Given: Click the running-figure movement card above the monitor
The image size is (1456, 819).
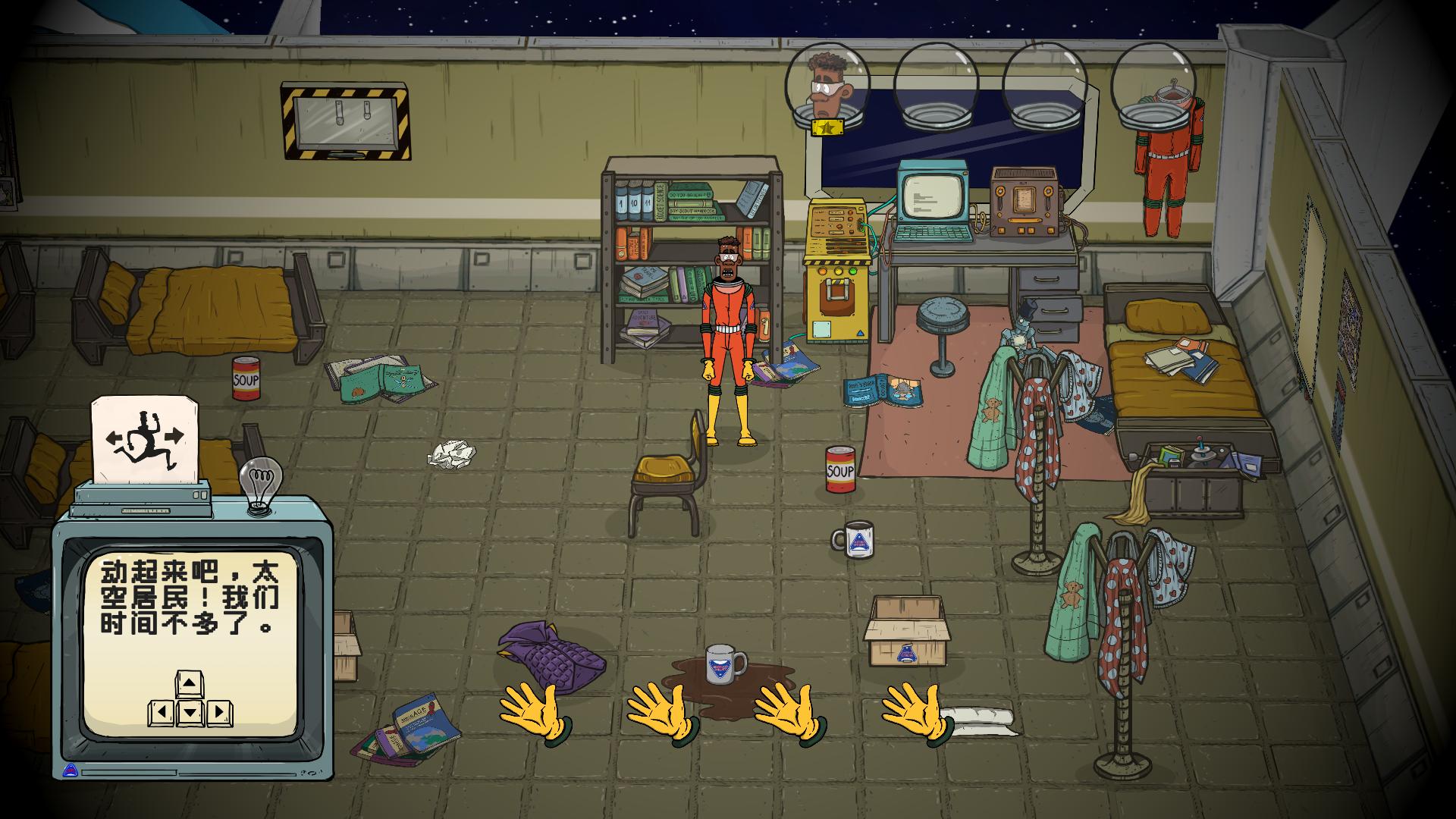Looking at the screenshot, I should tap(145, 440).
